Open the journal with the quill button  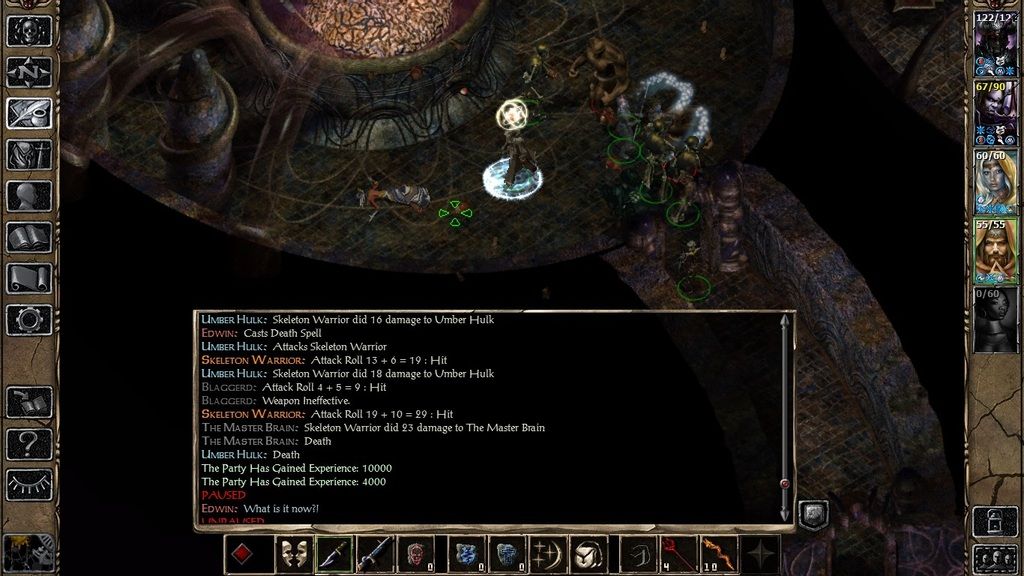(29, 113)
